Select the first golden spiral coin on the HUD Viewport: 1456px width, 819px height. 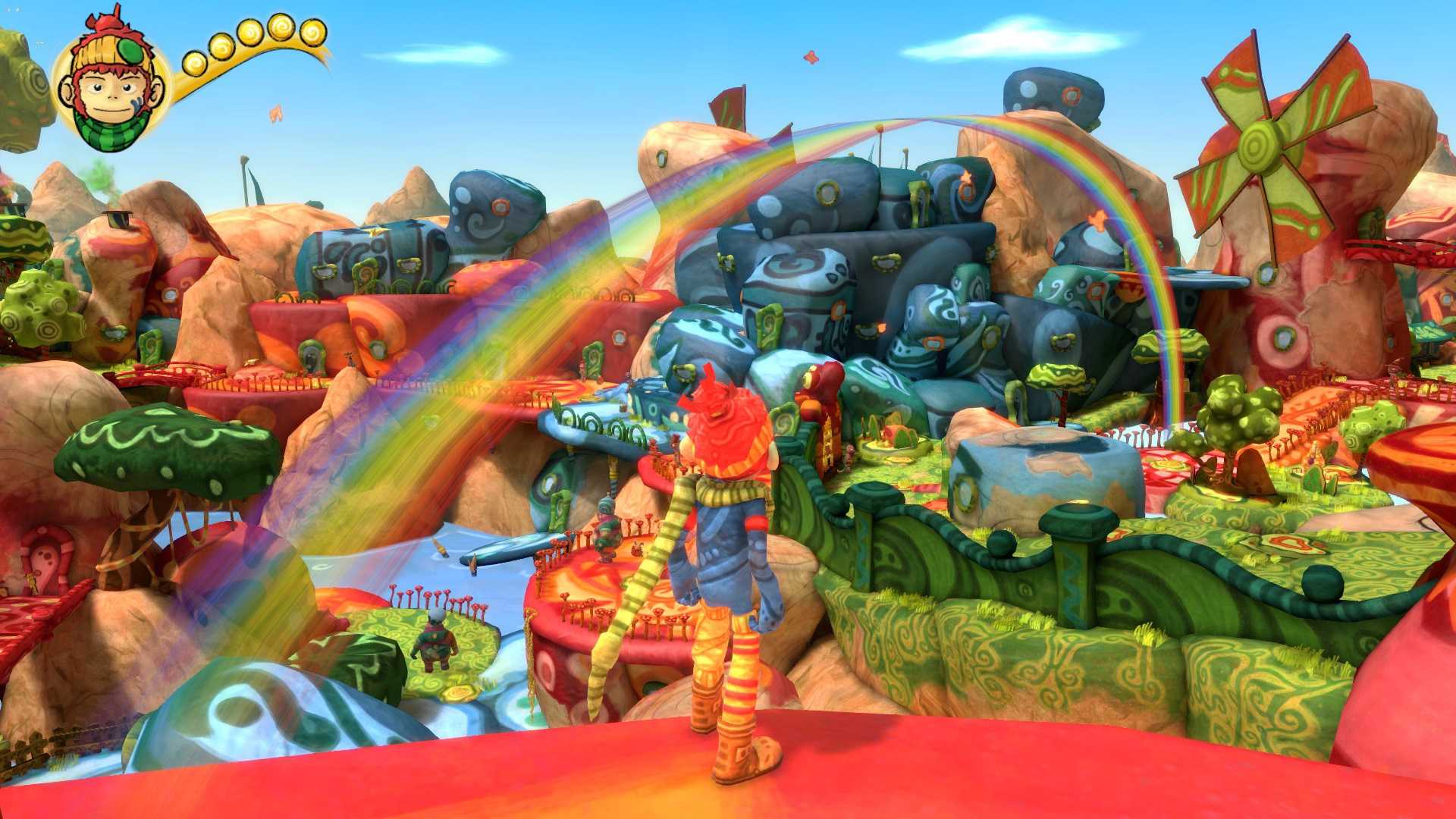[x=193, y=62]
